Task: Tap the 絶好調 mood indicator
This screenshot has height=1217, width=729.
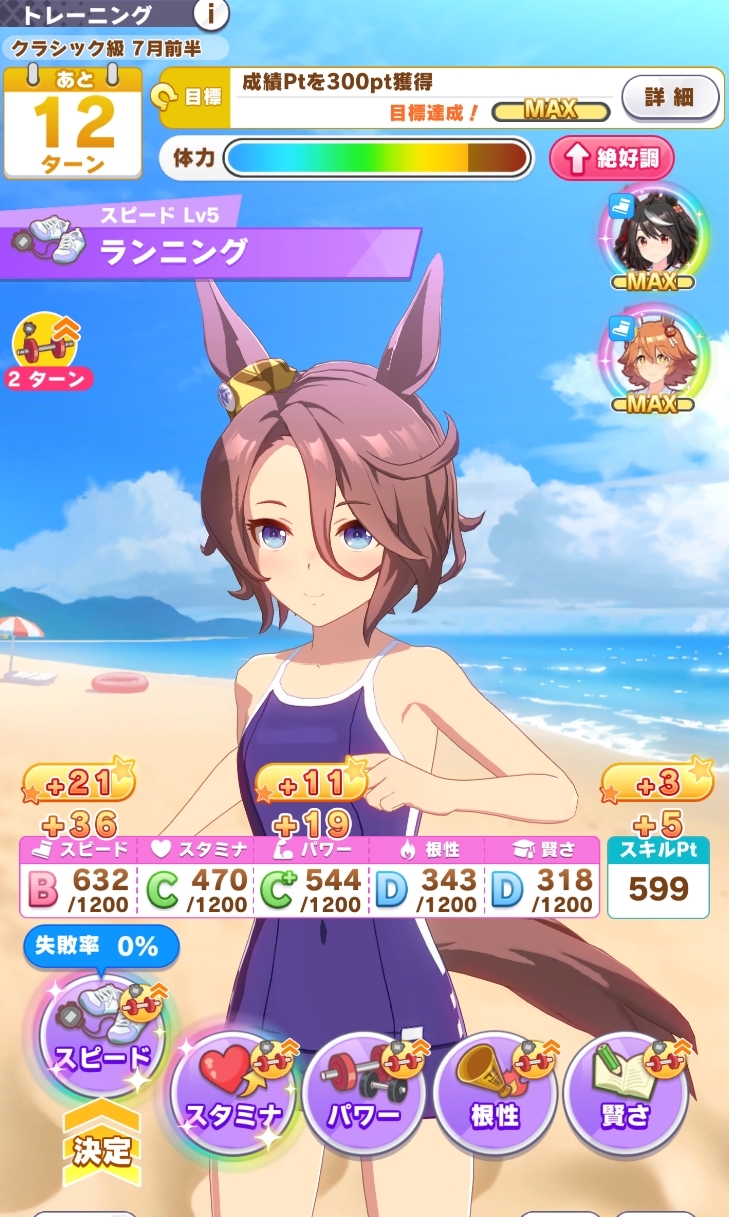Action: [x=612, y=158]
